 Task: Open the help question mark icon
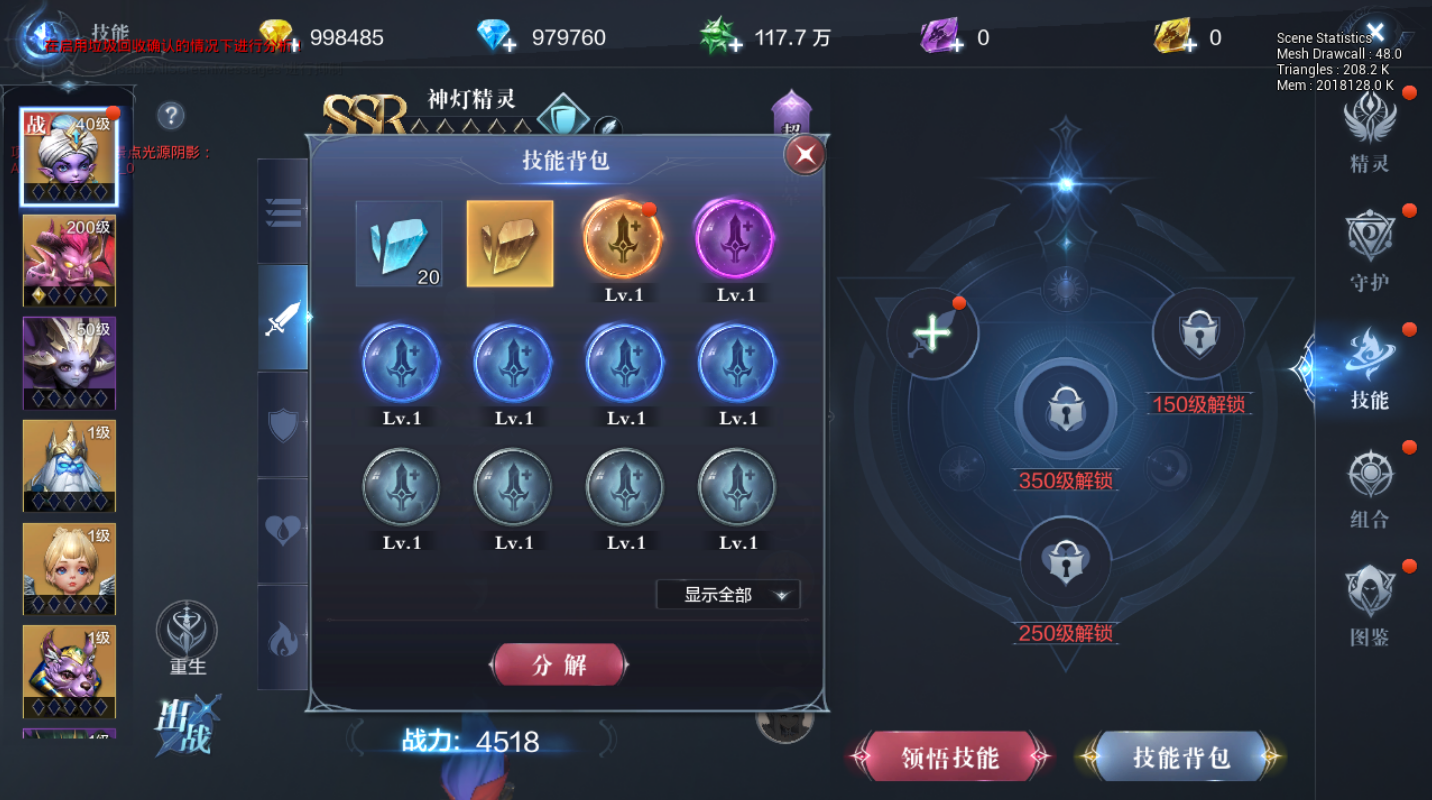tap(170, 117)
